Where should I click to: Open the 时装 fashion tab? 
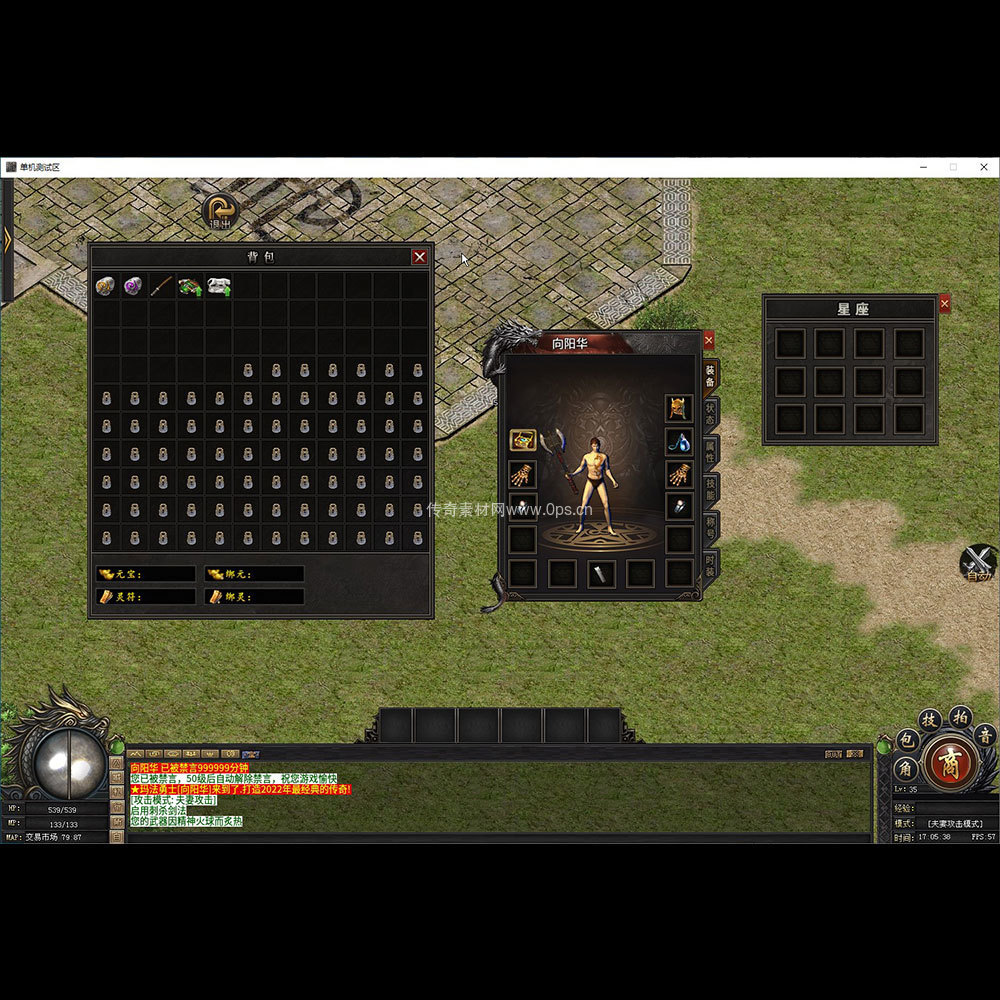tap(710, 564)
